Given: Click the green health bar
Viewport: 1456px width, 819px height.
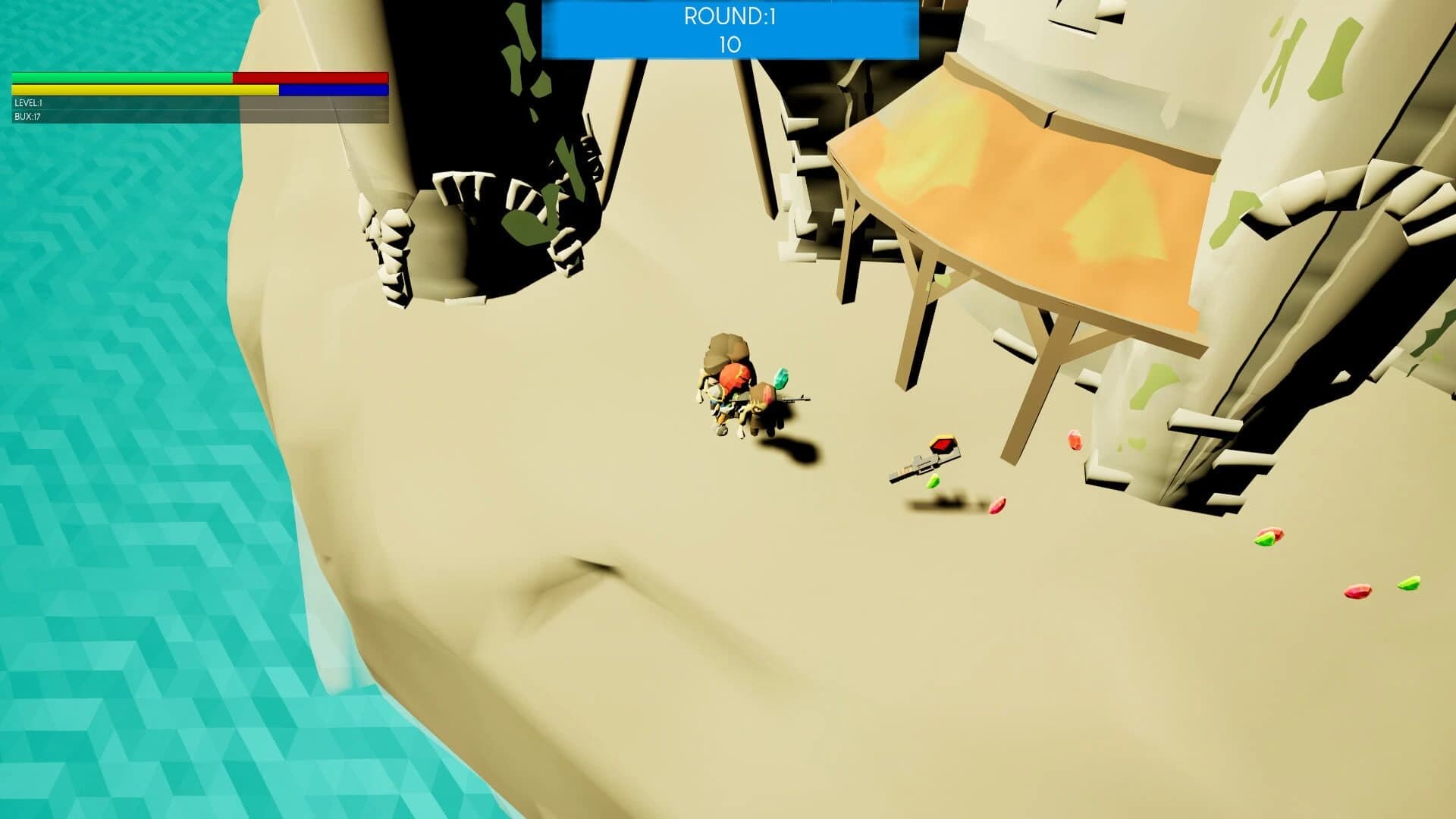Looking at the screenshot, I should pos(121,78).
